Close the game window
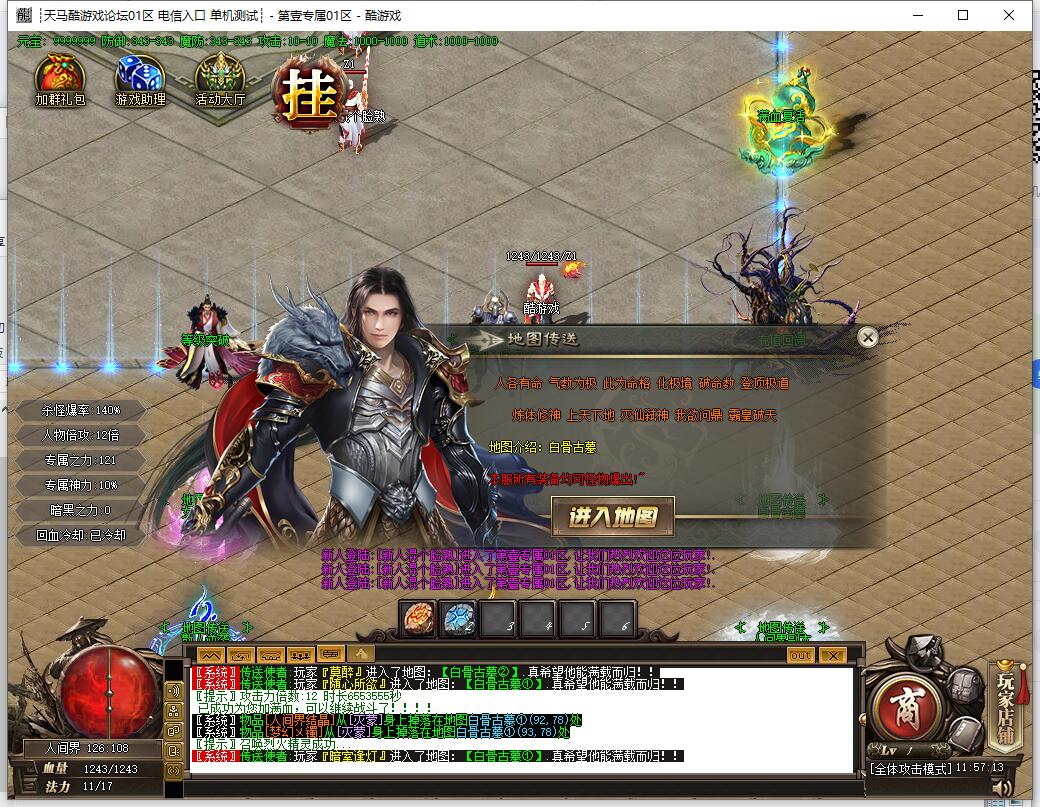1040x807 pixels. coord(1010,15)
